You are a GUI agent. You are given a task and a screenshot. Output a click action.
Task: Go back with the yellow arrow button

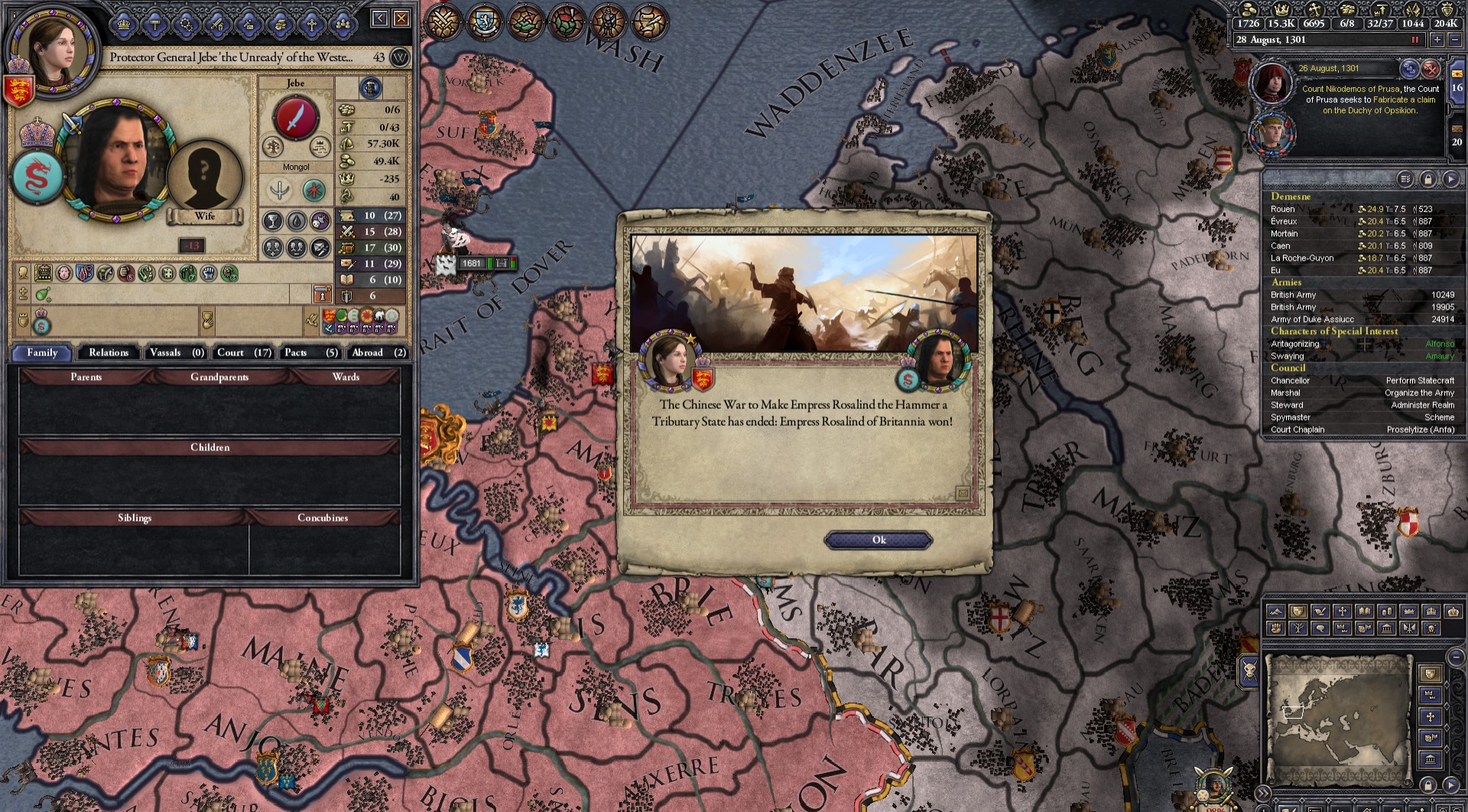(x=380, y=18)
